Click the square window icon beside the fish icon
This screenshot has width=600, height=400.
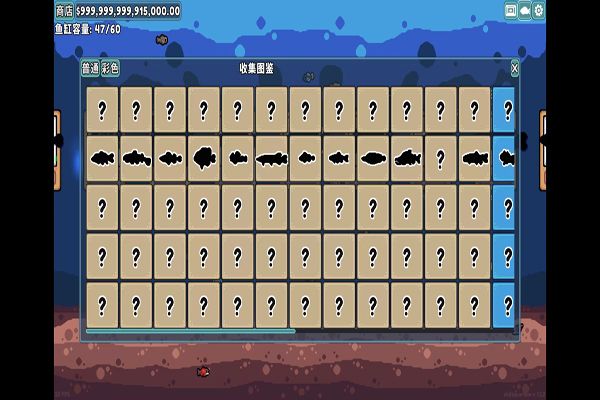511,10
